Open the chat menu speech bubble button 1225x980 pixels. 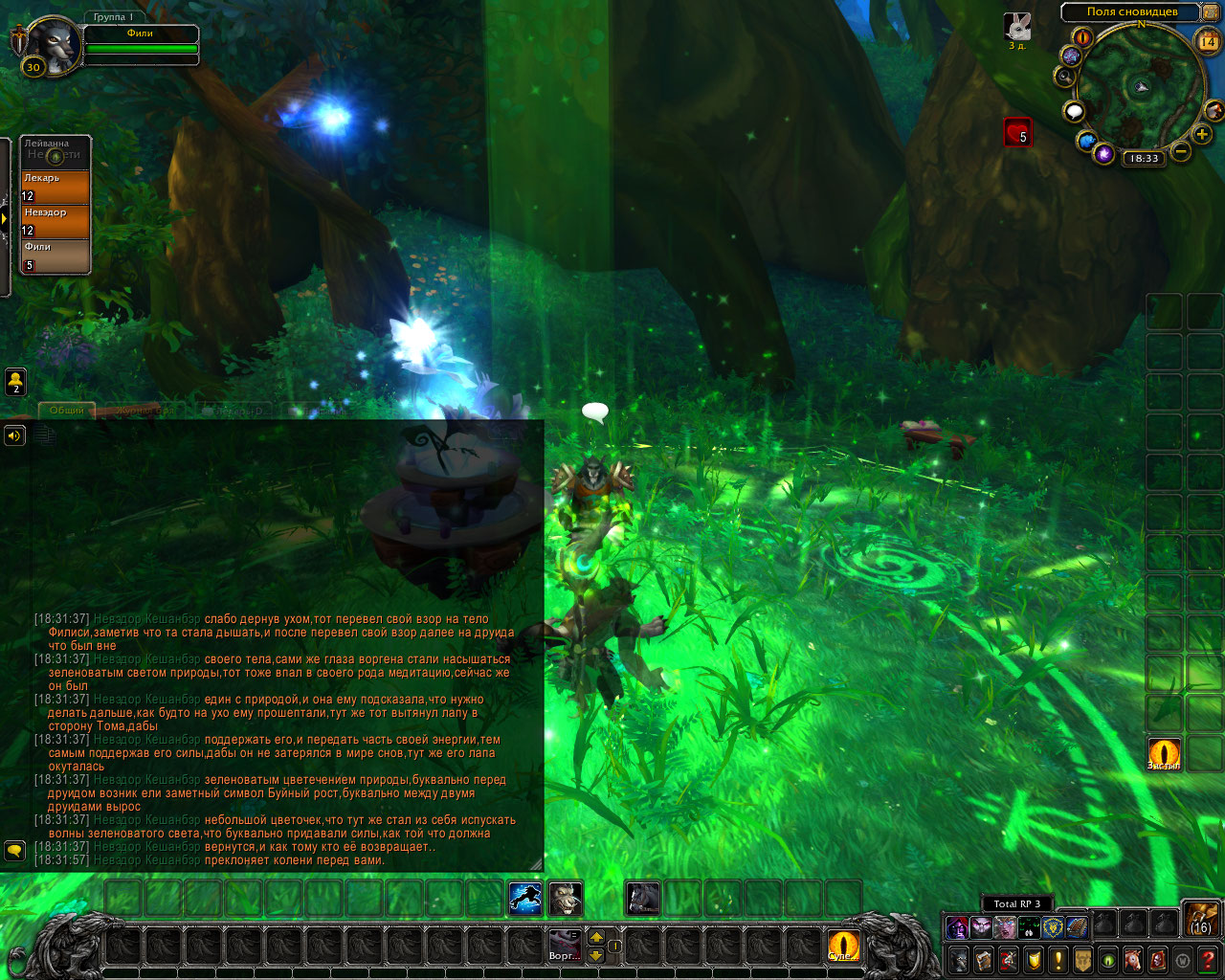coord(14,850)
